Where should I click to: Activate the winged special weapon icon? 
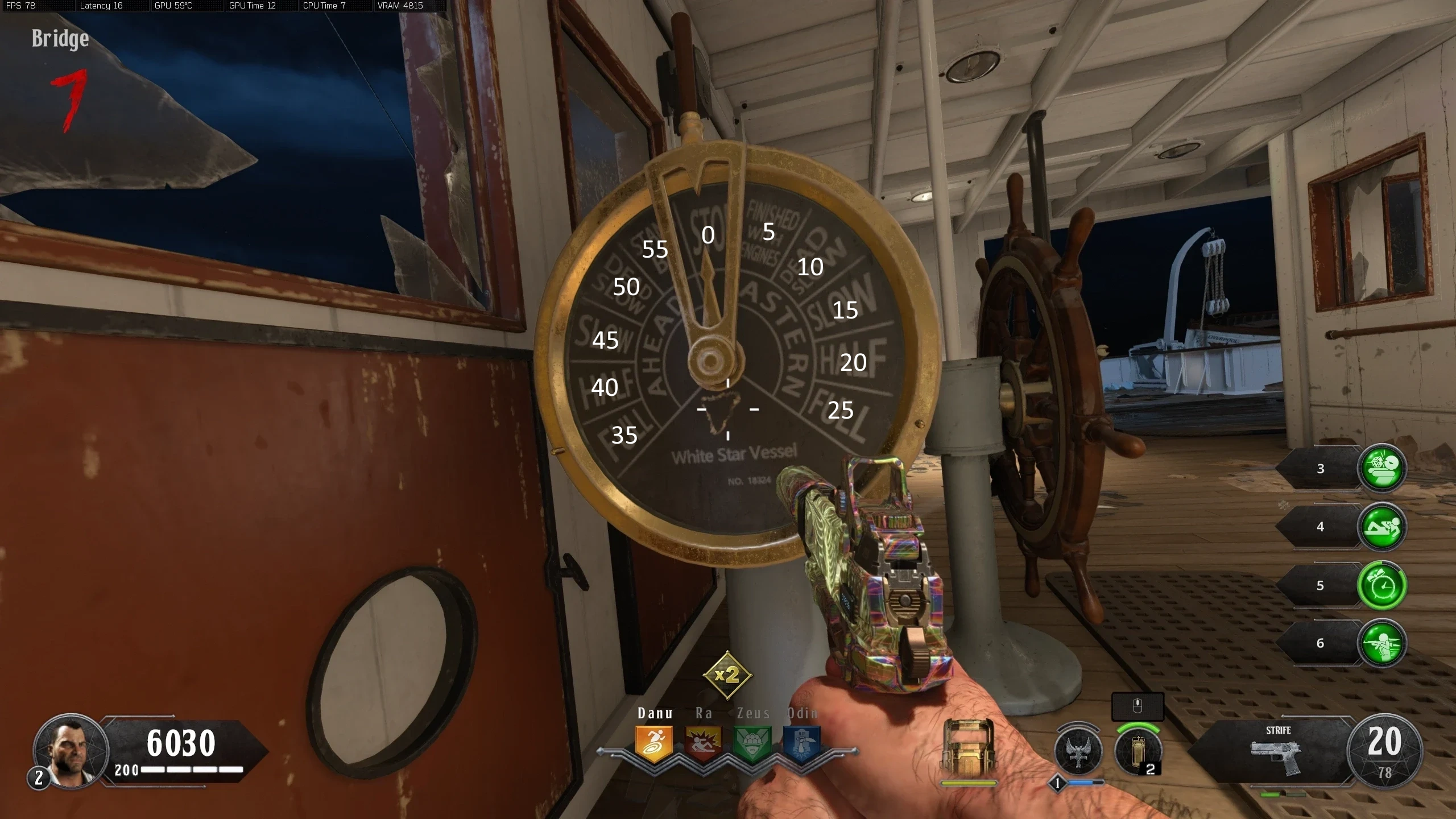(1077, 751)
